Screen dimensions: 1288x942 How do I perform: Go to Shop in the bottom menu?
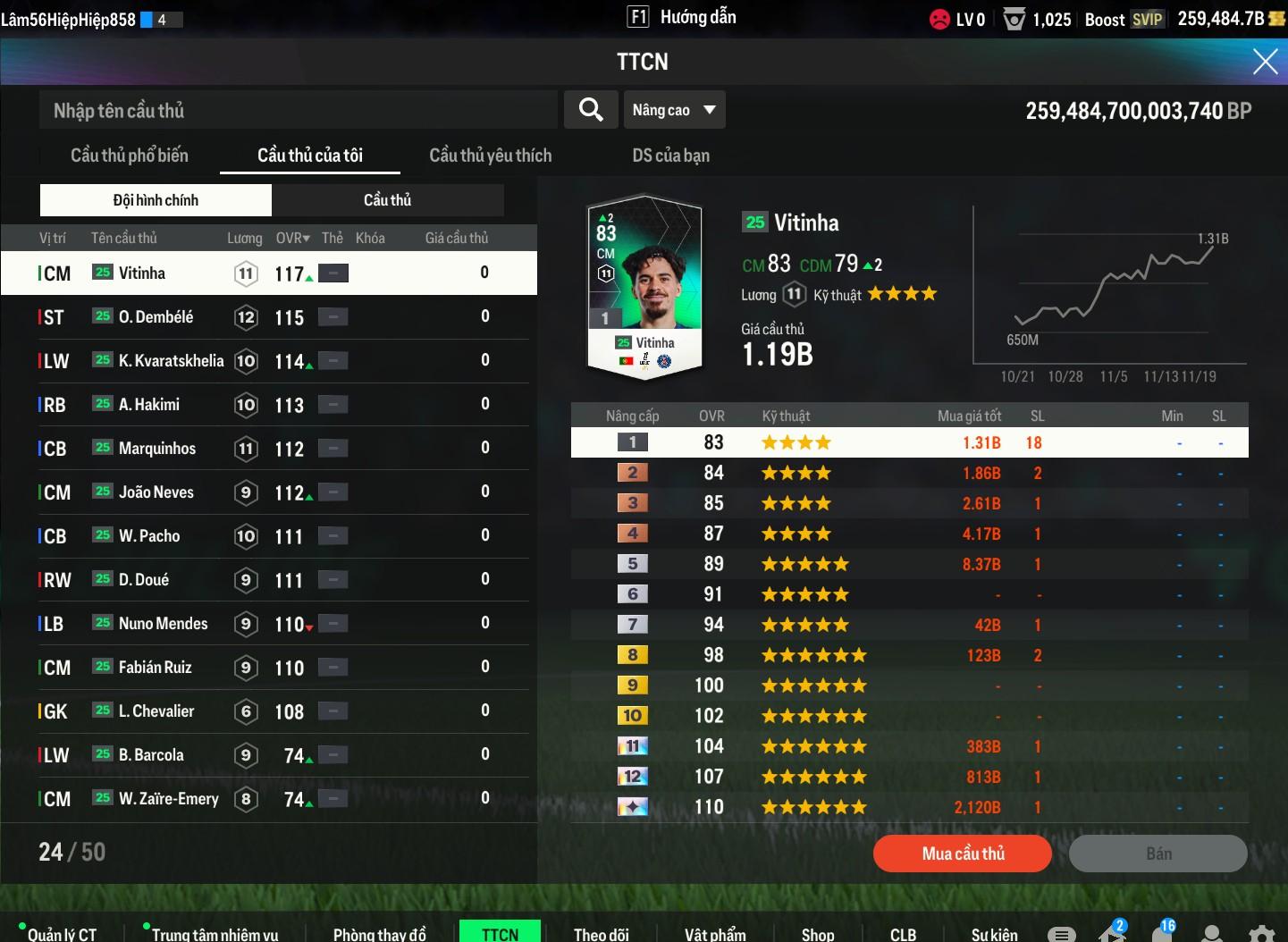pyautogui.click(x=817, y=934)
